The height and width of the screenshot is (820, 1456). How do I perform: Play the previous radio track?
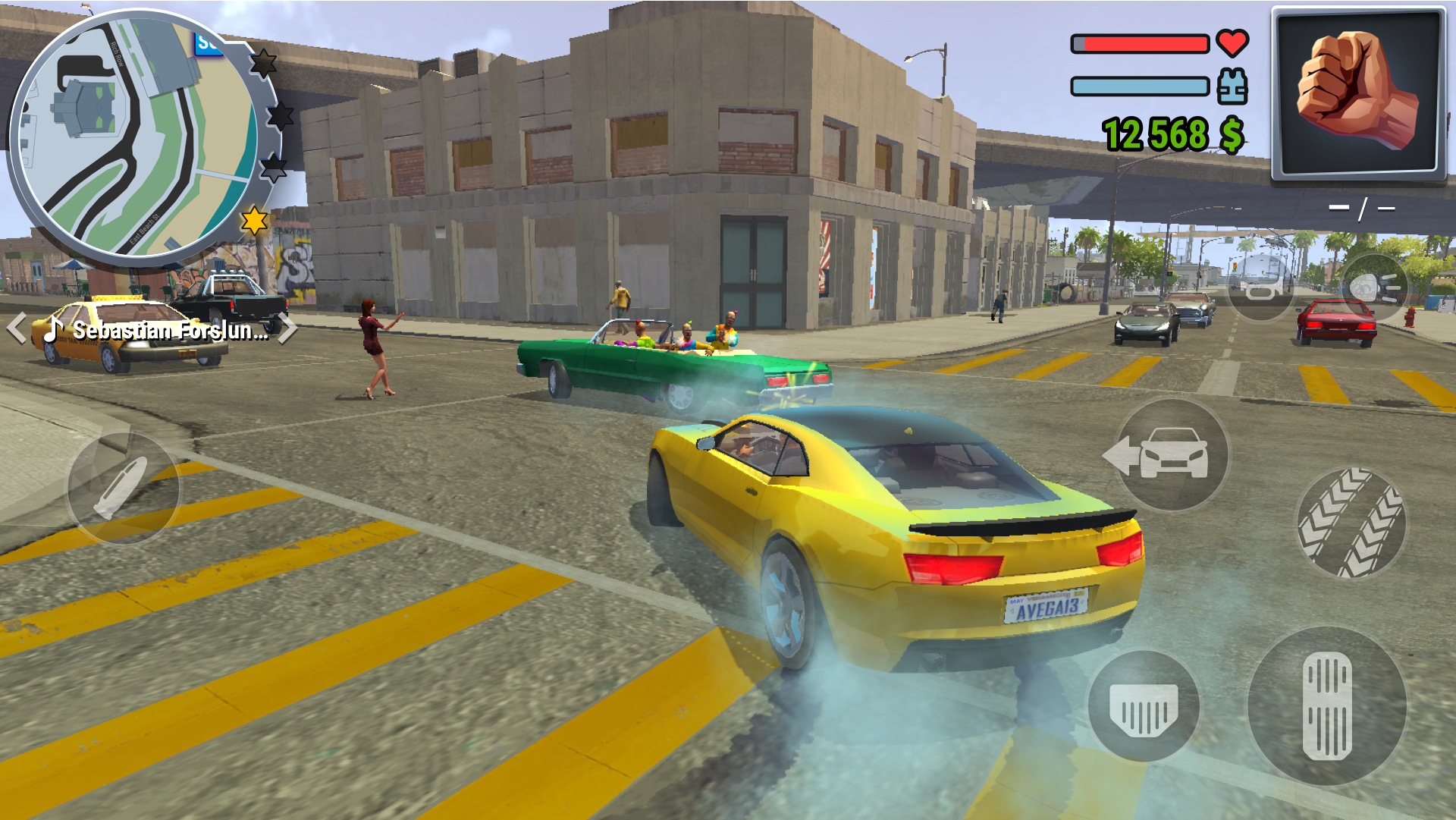click(x=17, y=329)
